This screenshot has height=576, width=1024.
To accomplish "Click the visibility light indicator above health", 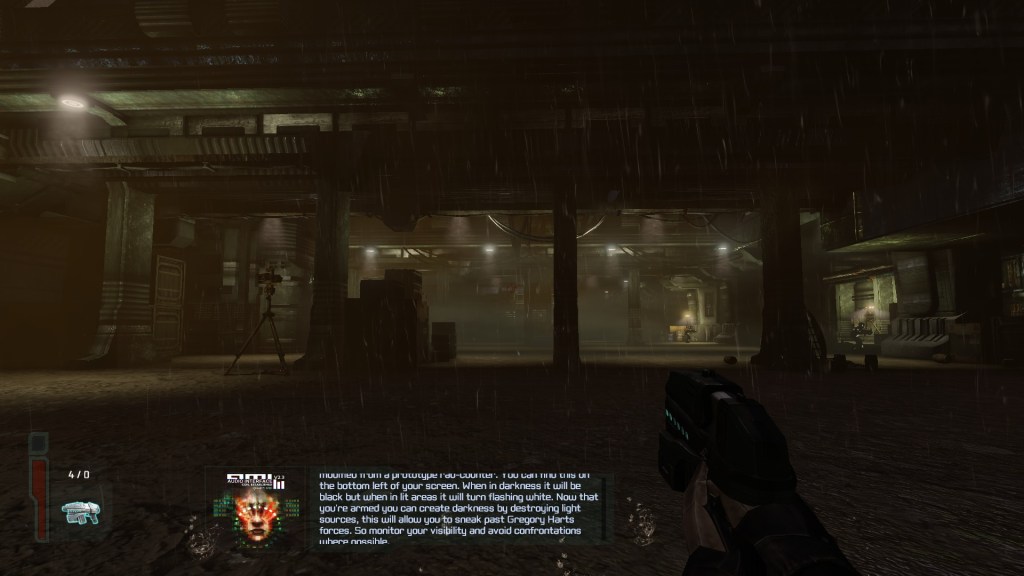I will click(x=39, y=442).
